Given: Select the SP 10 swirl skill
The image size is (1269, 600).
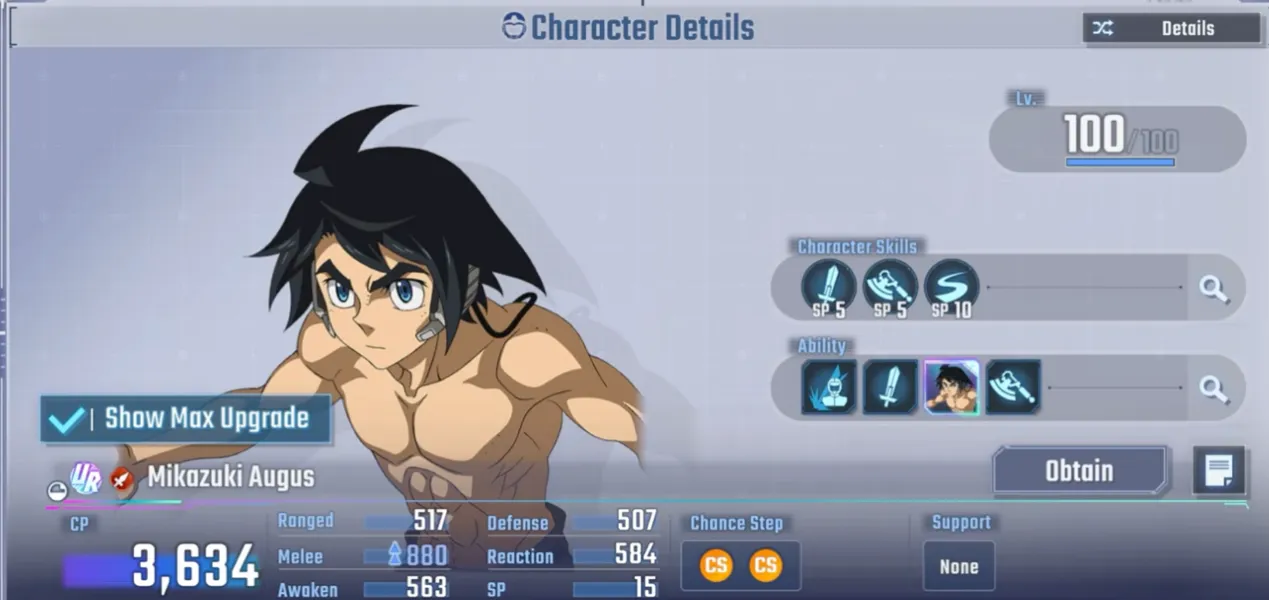Looking at the screenshot, I should click(951, 286).
